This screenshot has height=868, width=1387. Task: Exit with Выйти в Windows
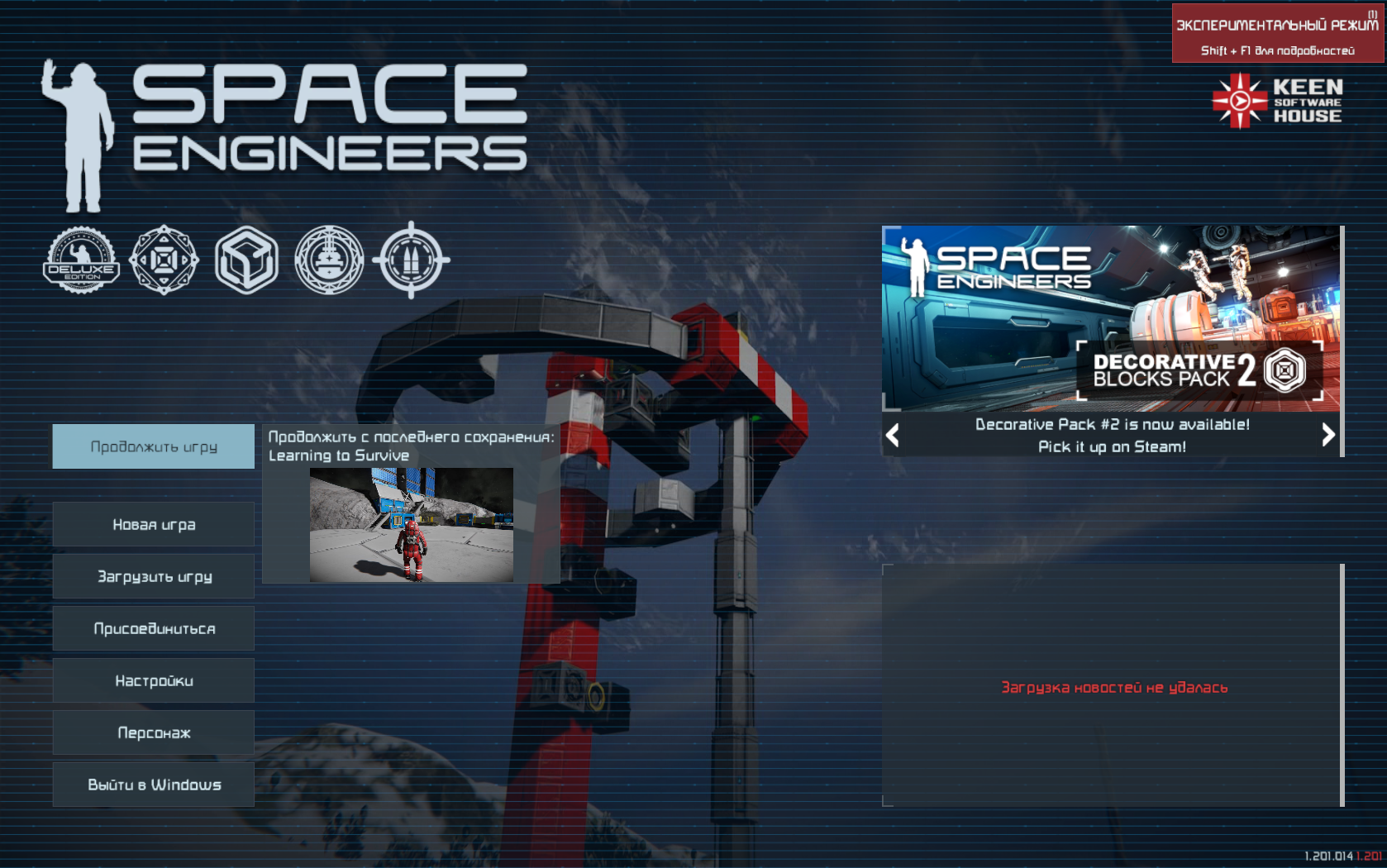pos(154,785)
